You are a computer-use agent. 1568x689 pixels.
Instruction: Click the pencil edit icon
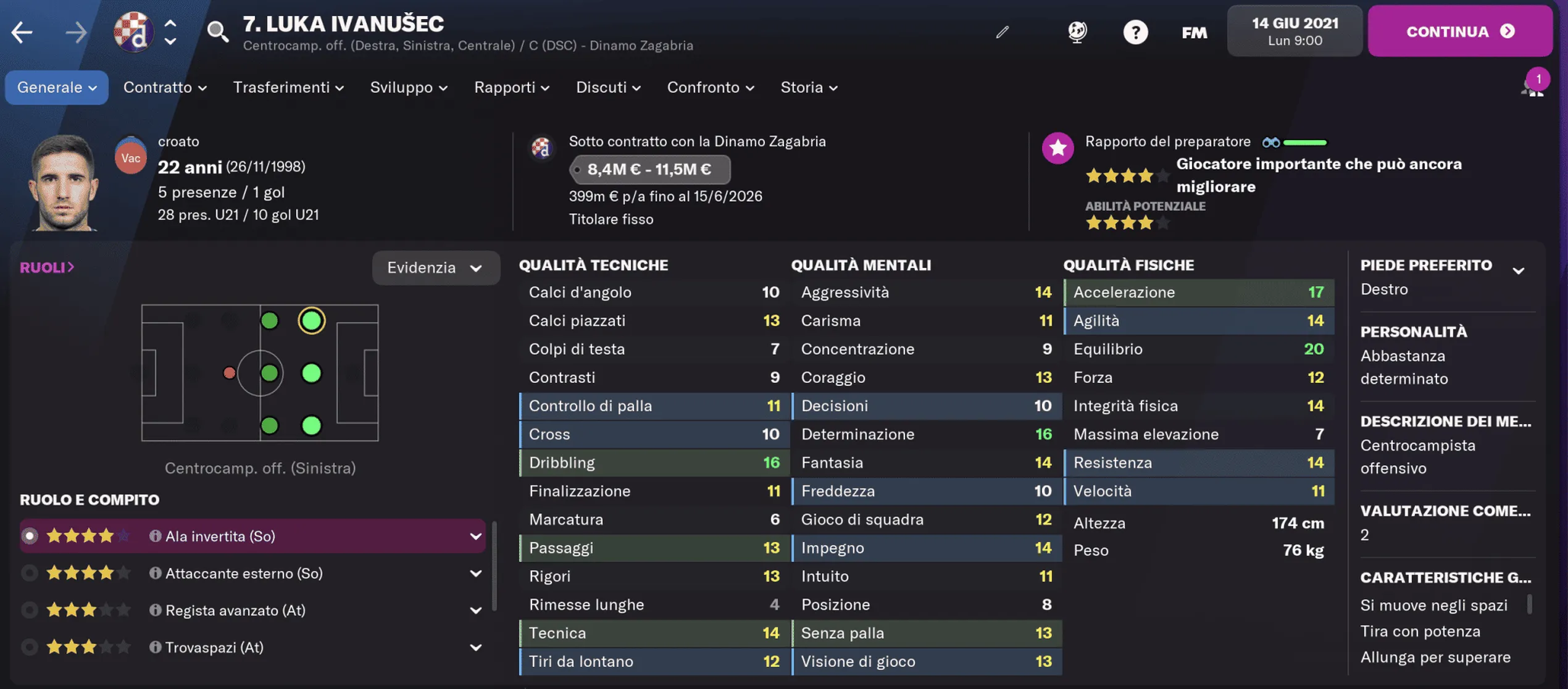(x=1002, y=33)
